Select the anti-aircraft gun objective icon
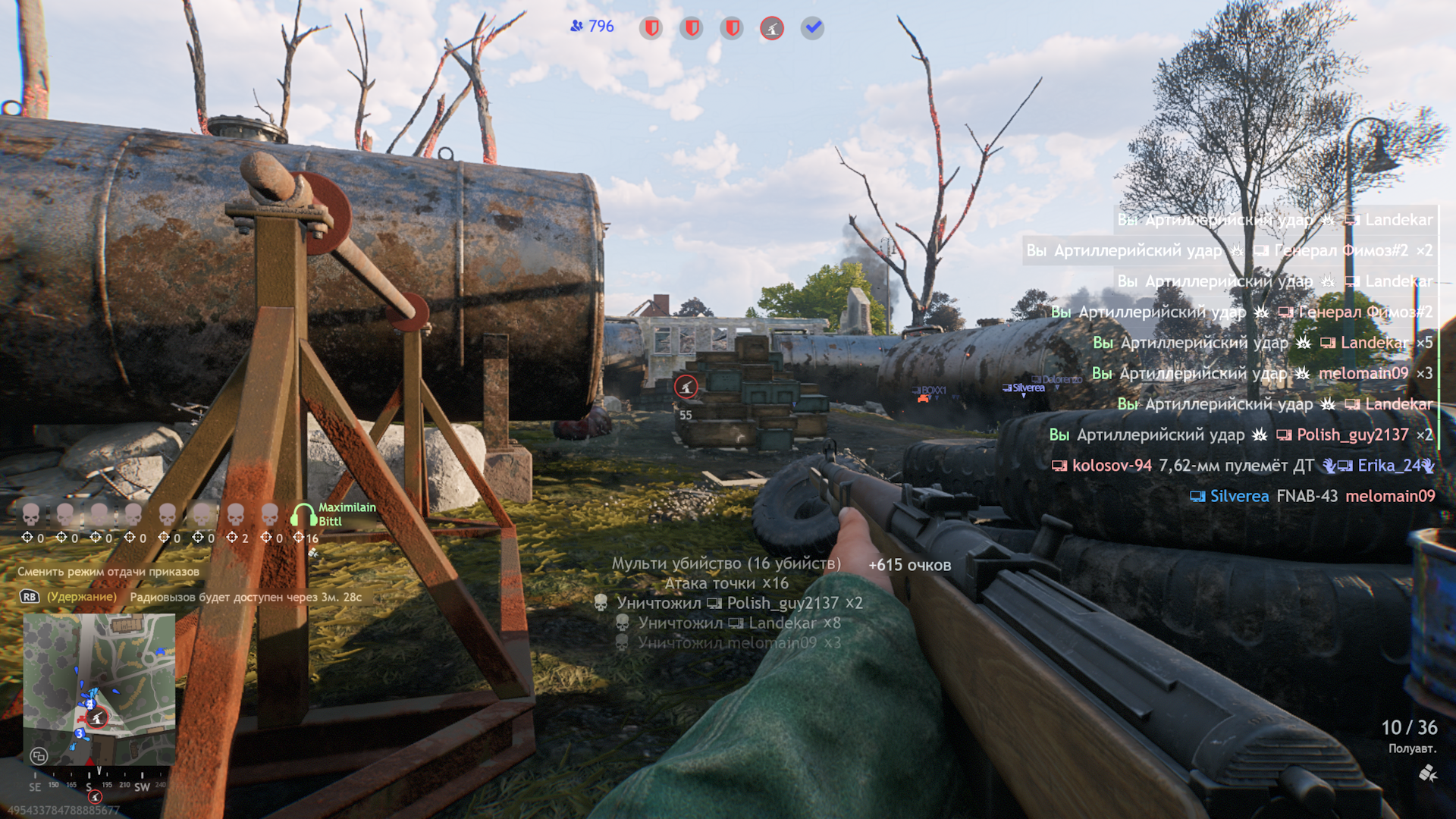Viewport: 1456px width, 819px height. [772, 29]
